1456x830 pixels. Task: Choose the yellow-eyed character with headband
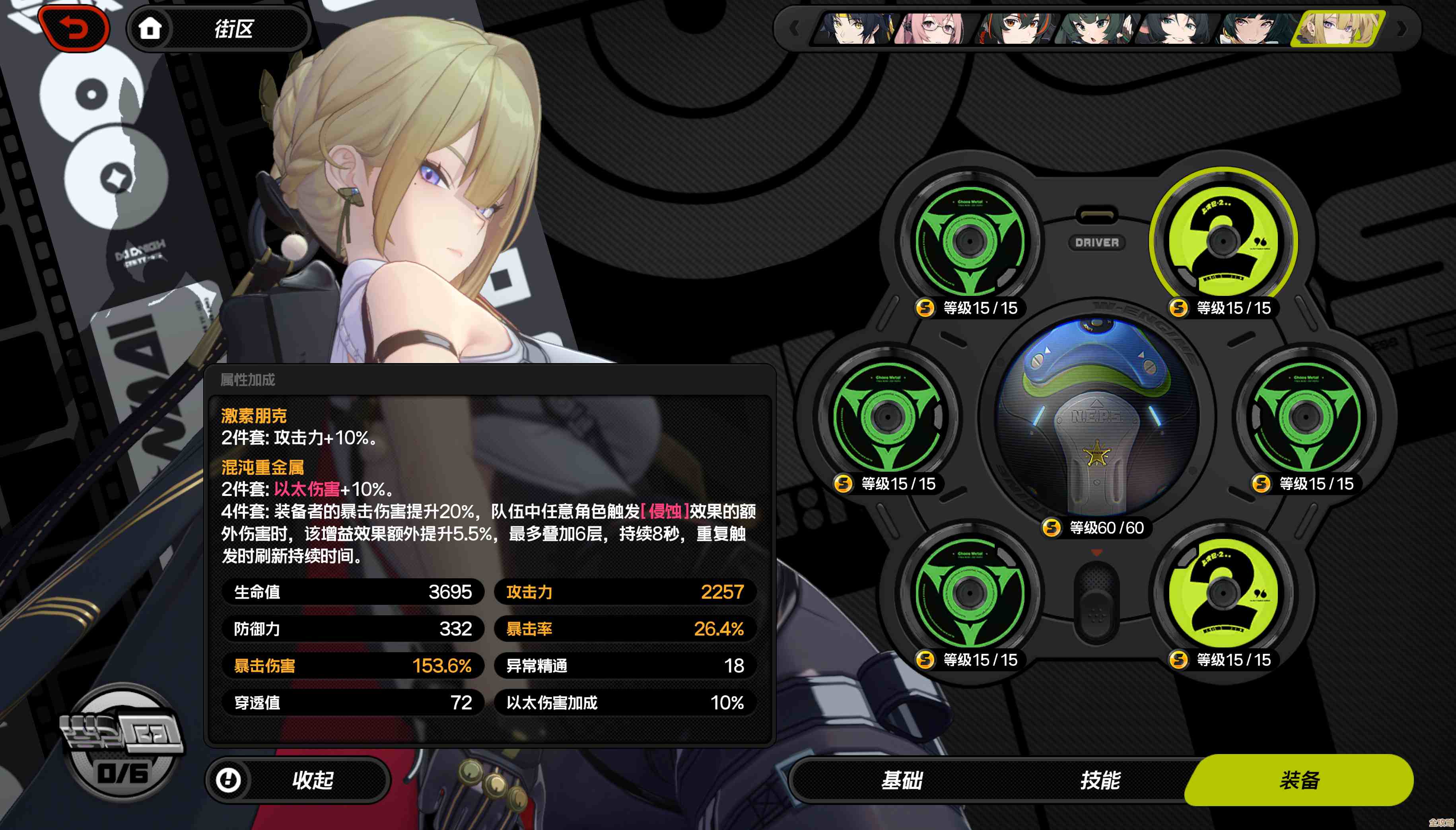point(854,29)
